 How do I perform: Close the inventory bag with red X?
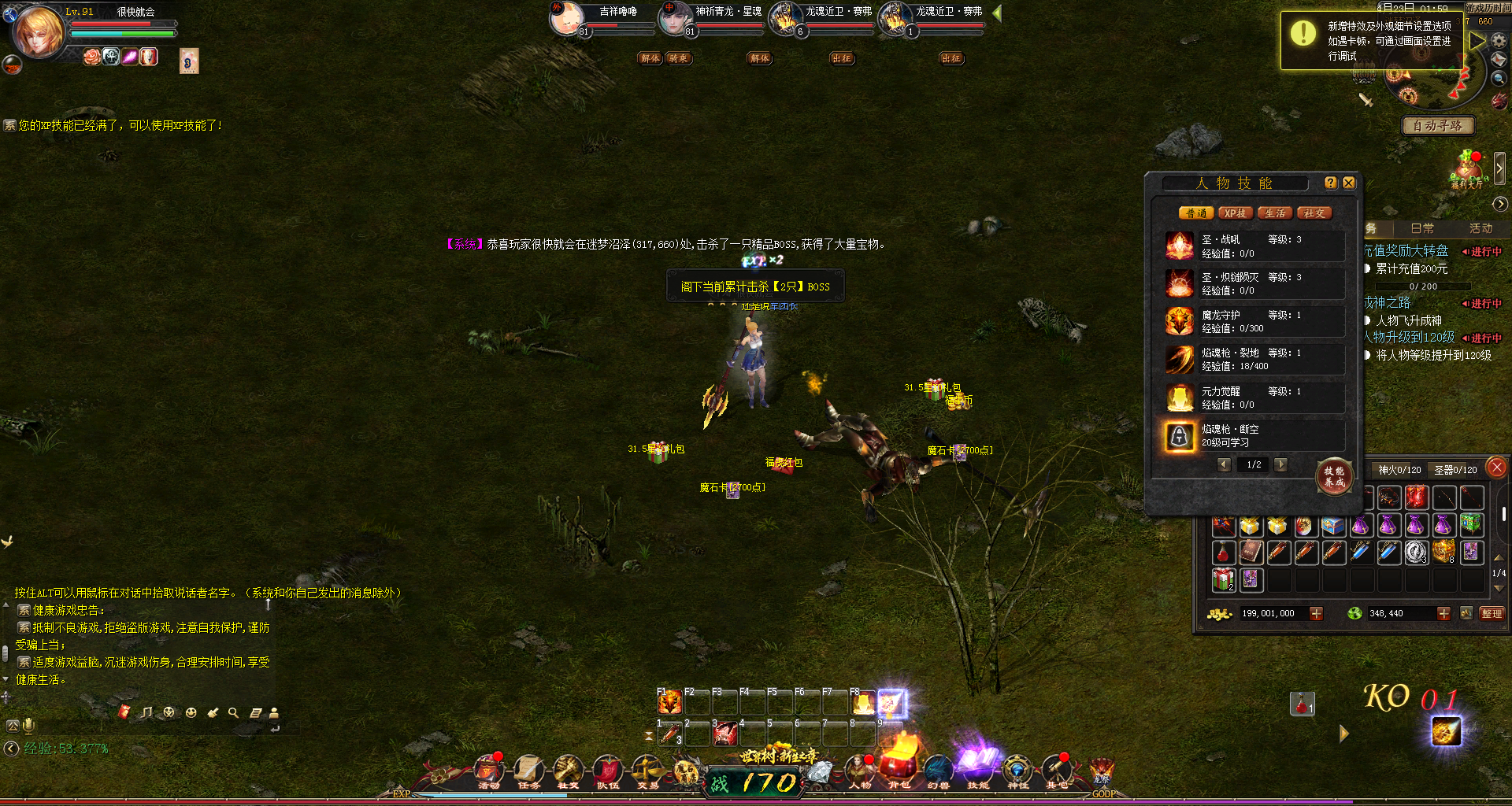pos(1497,468)
